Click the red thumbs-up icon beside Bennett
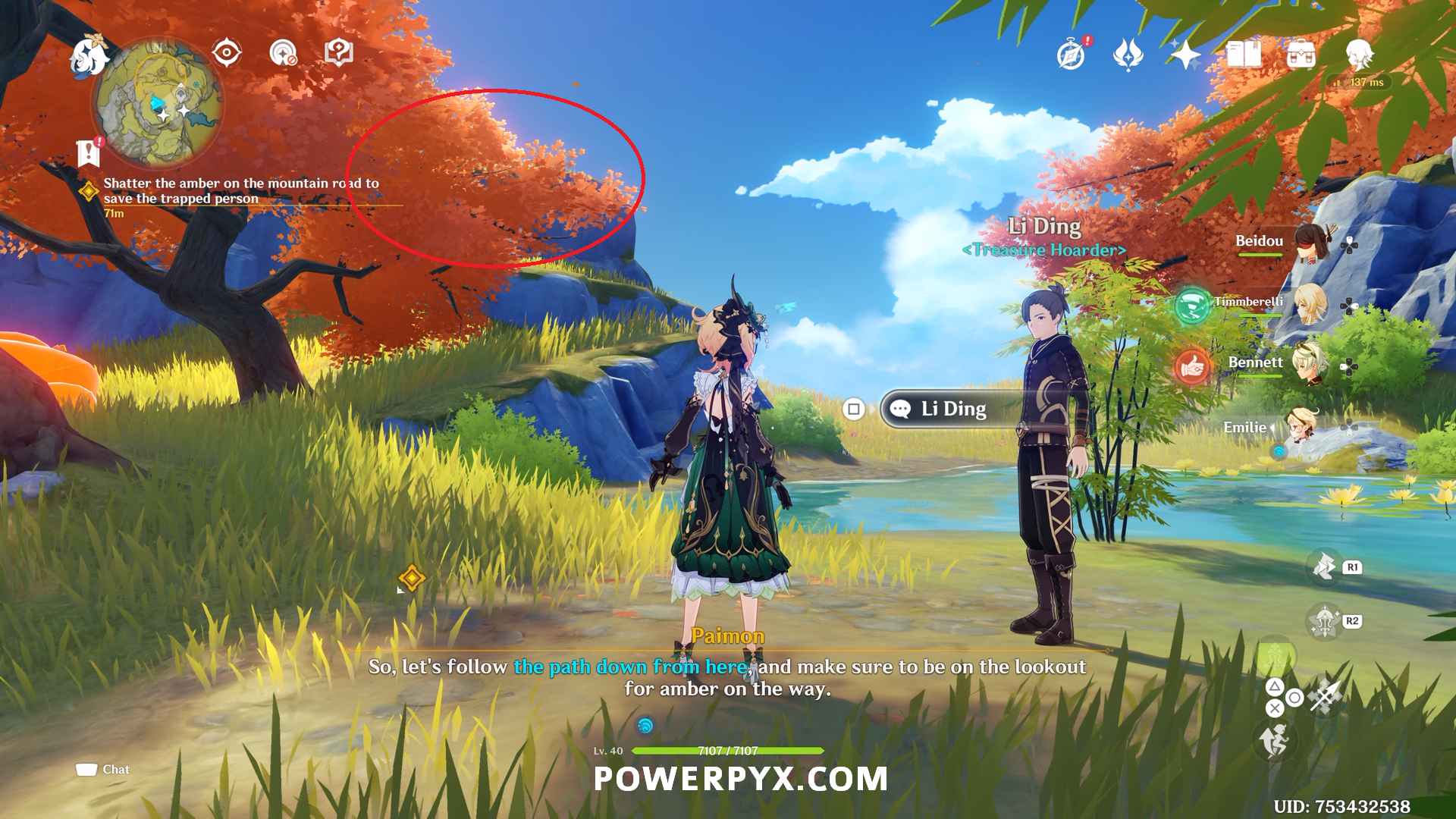 pos(1191,368)
